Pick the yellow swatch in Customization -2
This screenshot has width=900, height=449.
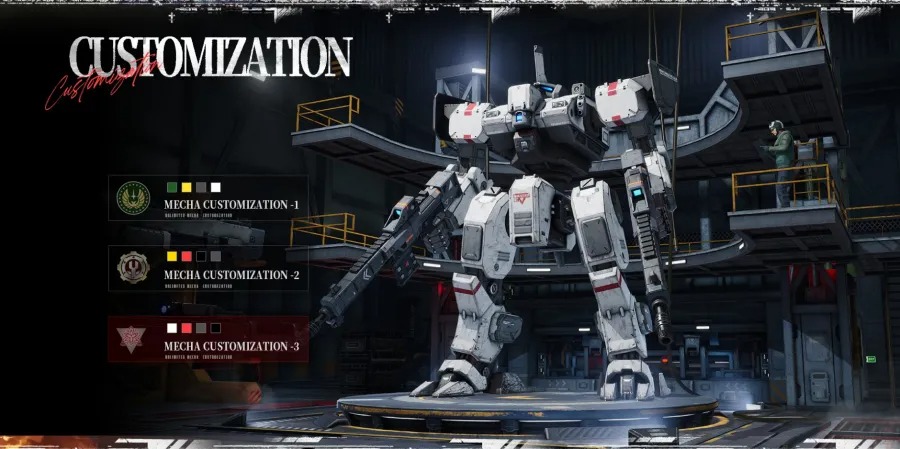tap(172, 257)
